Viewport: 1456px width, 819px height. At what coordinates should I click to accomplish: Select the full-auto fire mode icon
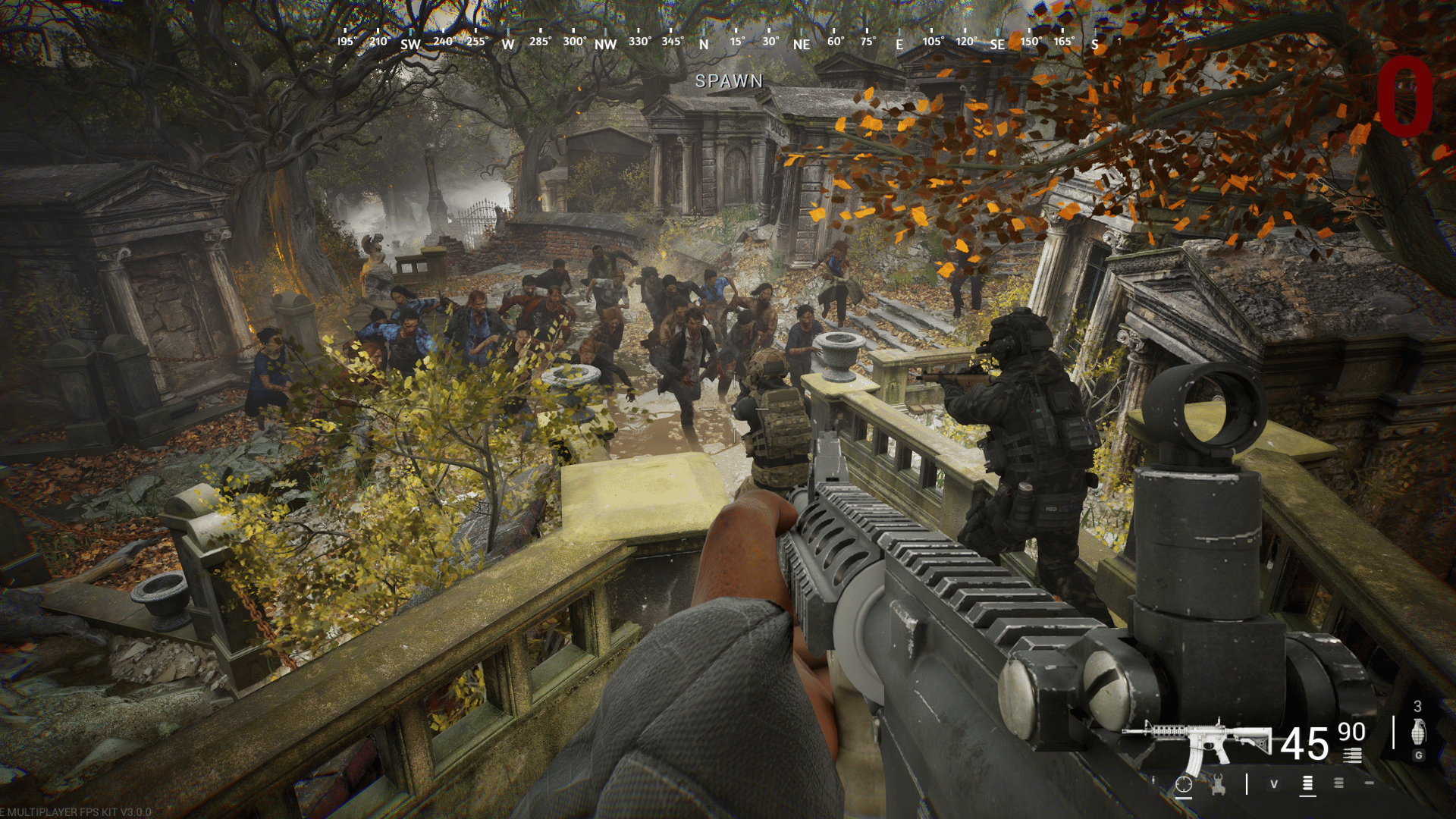click(1307, 784)
